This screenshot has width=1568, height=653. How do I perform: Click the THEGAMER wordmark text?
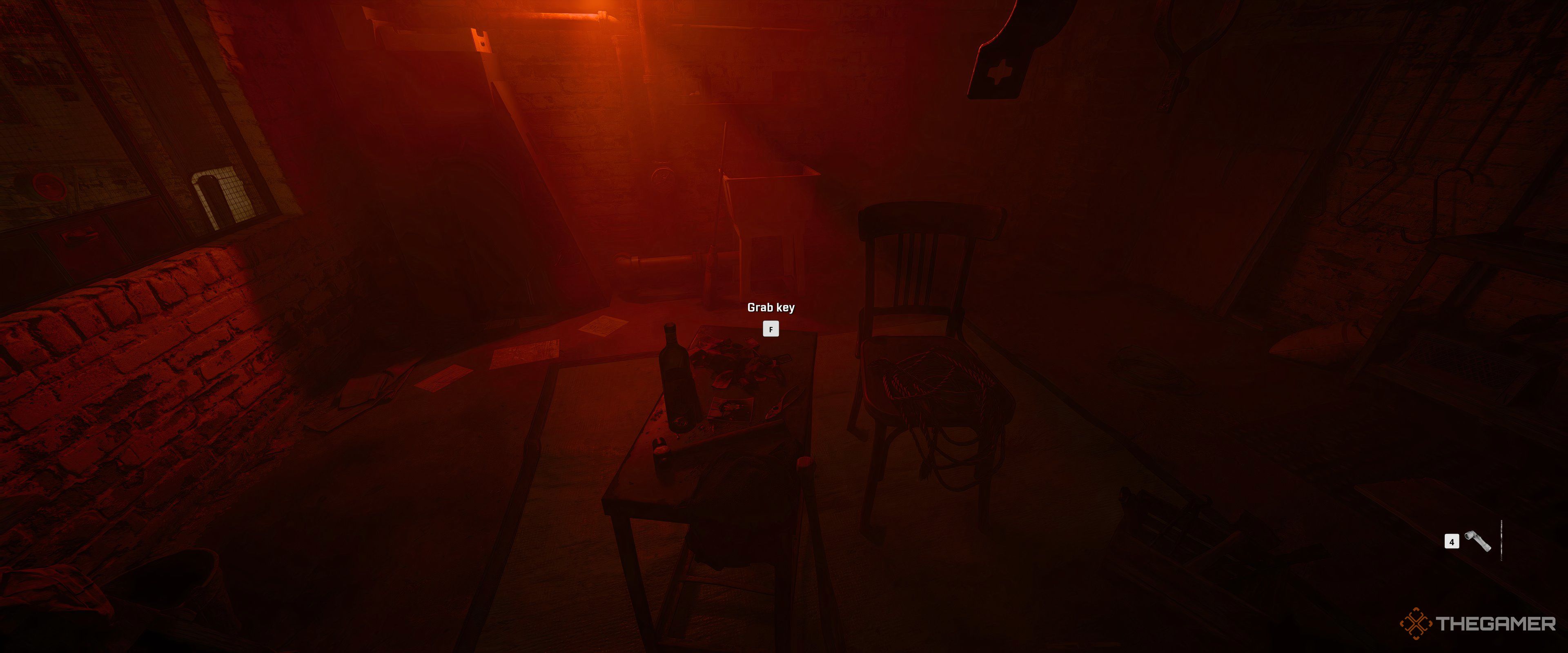tap(1494, 624)
